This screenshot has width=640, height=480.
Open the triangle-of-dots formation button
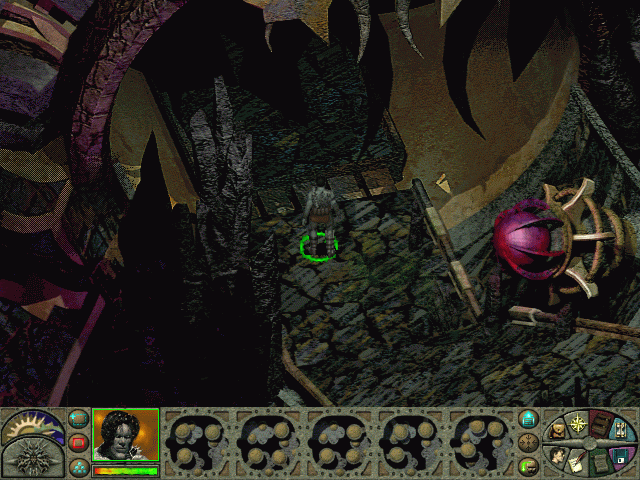(x=79, y=464)
